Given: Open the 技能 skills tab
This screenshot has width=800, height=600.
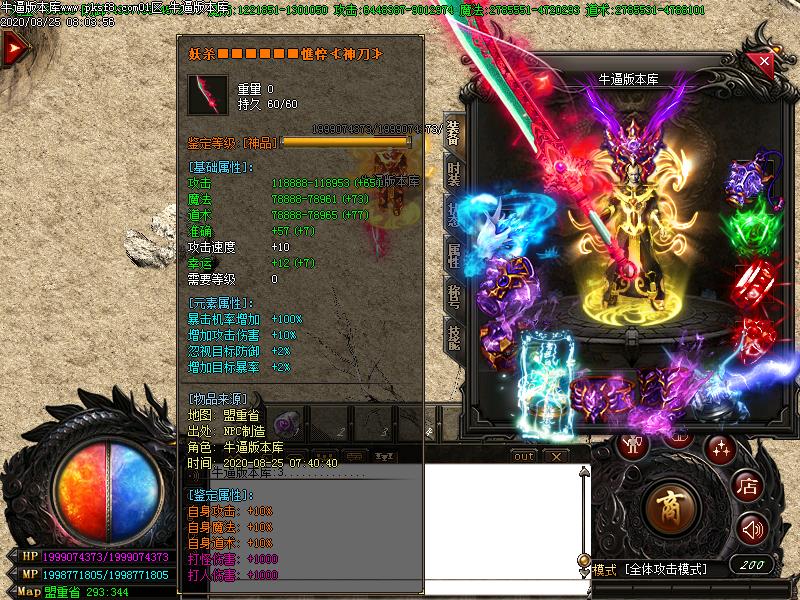Looking at the screenshot, I should pyautogui.click(x=453, y=338).
